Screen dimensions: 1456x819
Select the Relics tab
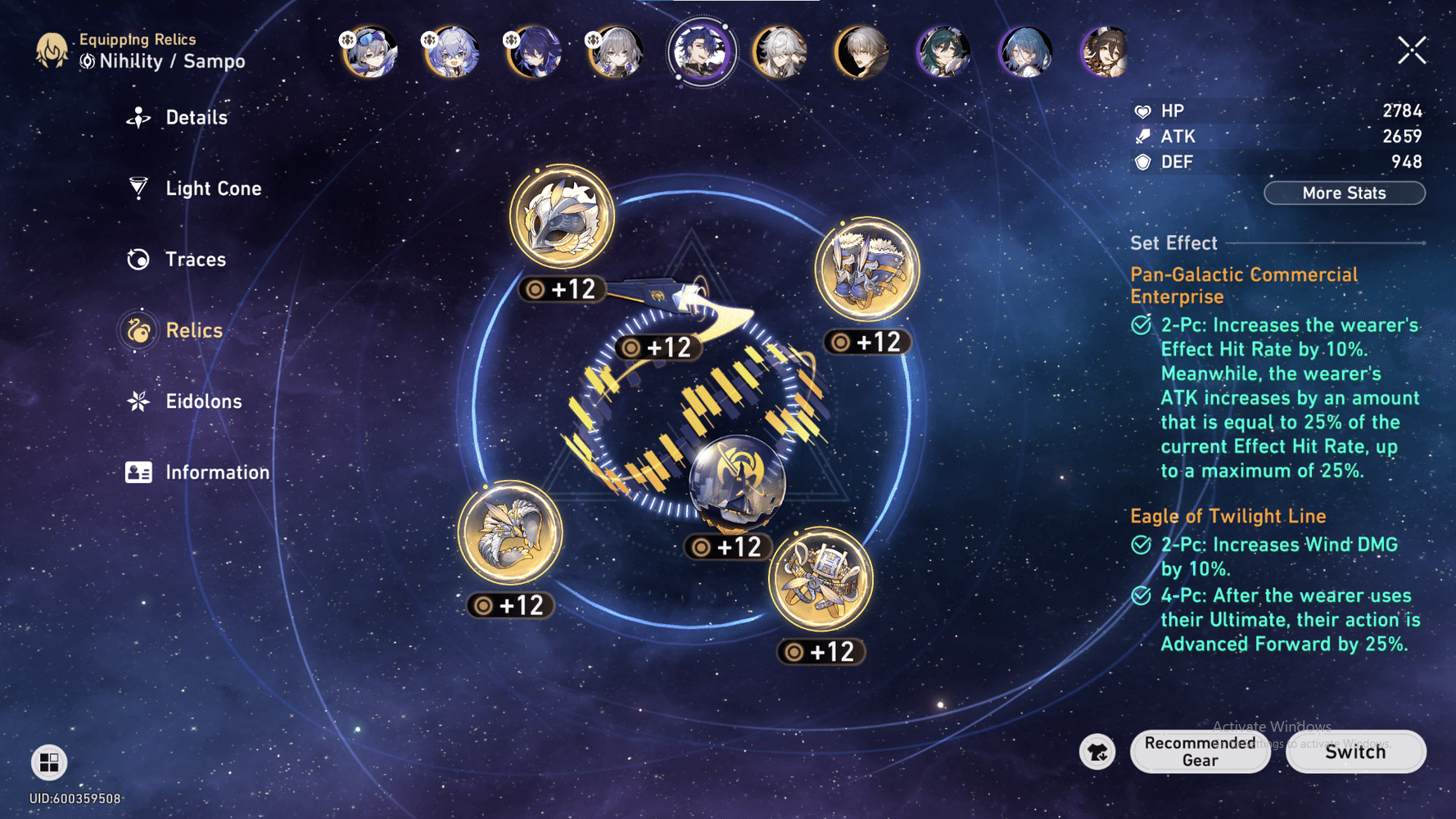(x=193, y=330)
